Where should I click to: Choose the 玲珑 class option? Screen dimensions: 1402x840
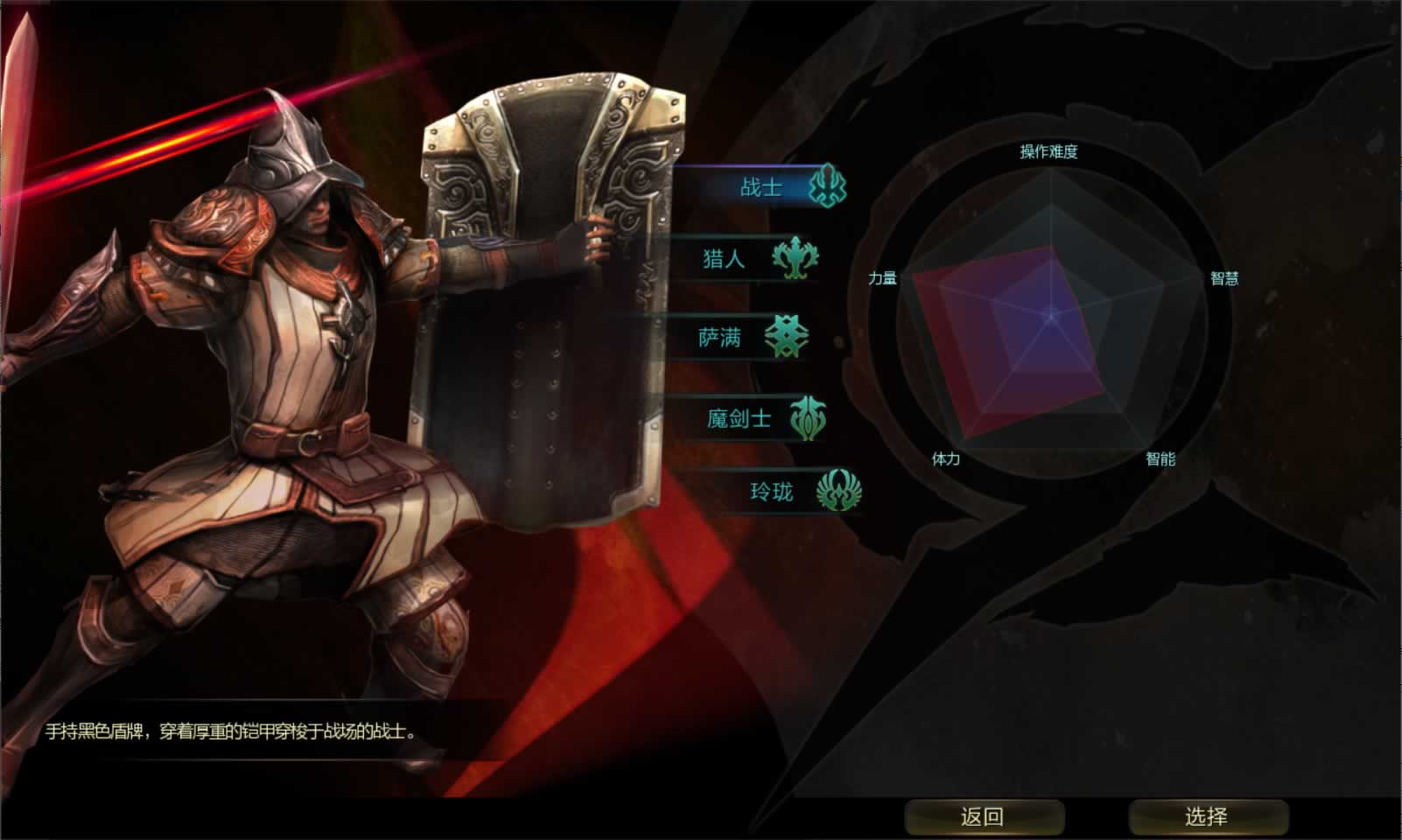[773, 492]
